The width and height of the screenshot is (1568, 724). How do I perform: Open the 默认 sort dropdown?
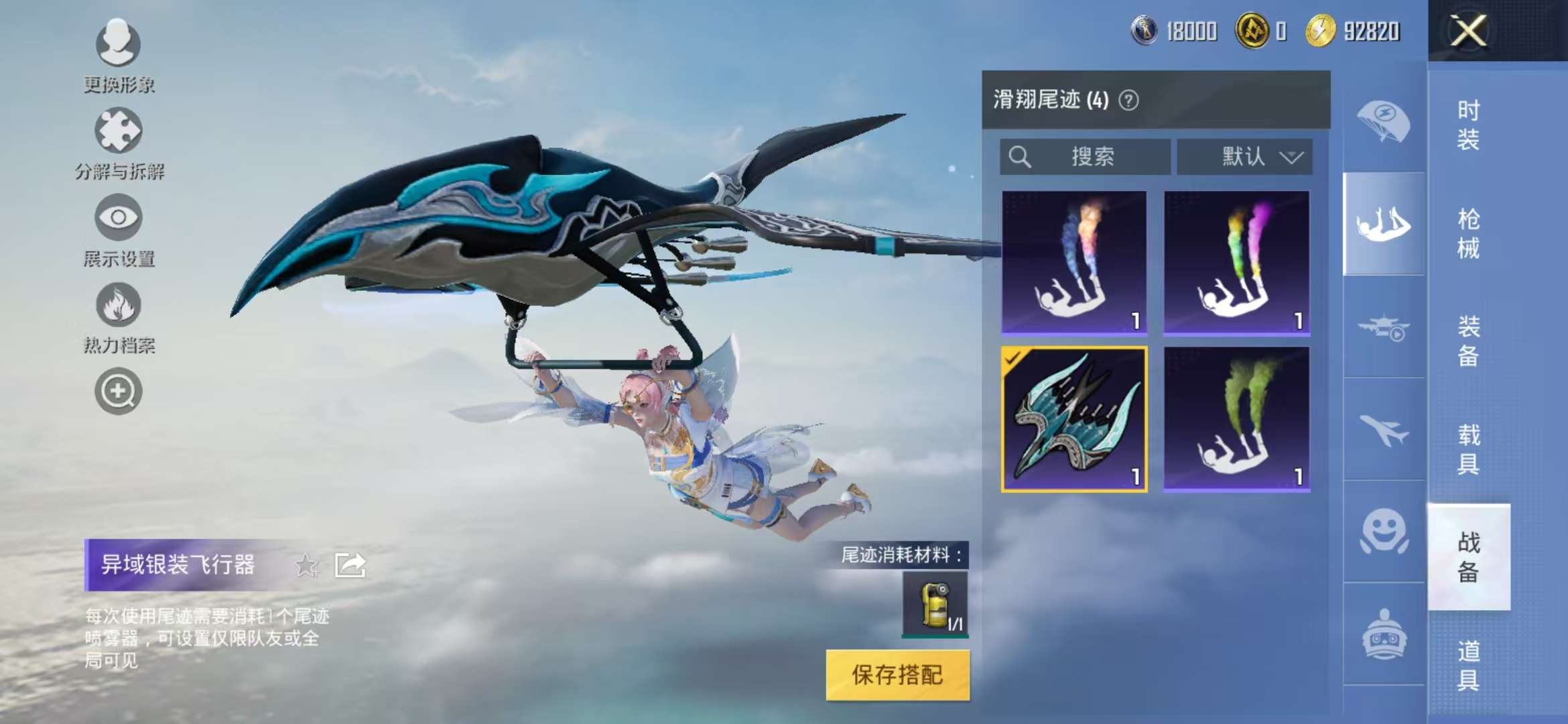[x=1246, y=156]
